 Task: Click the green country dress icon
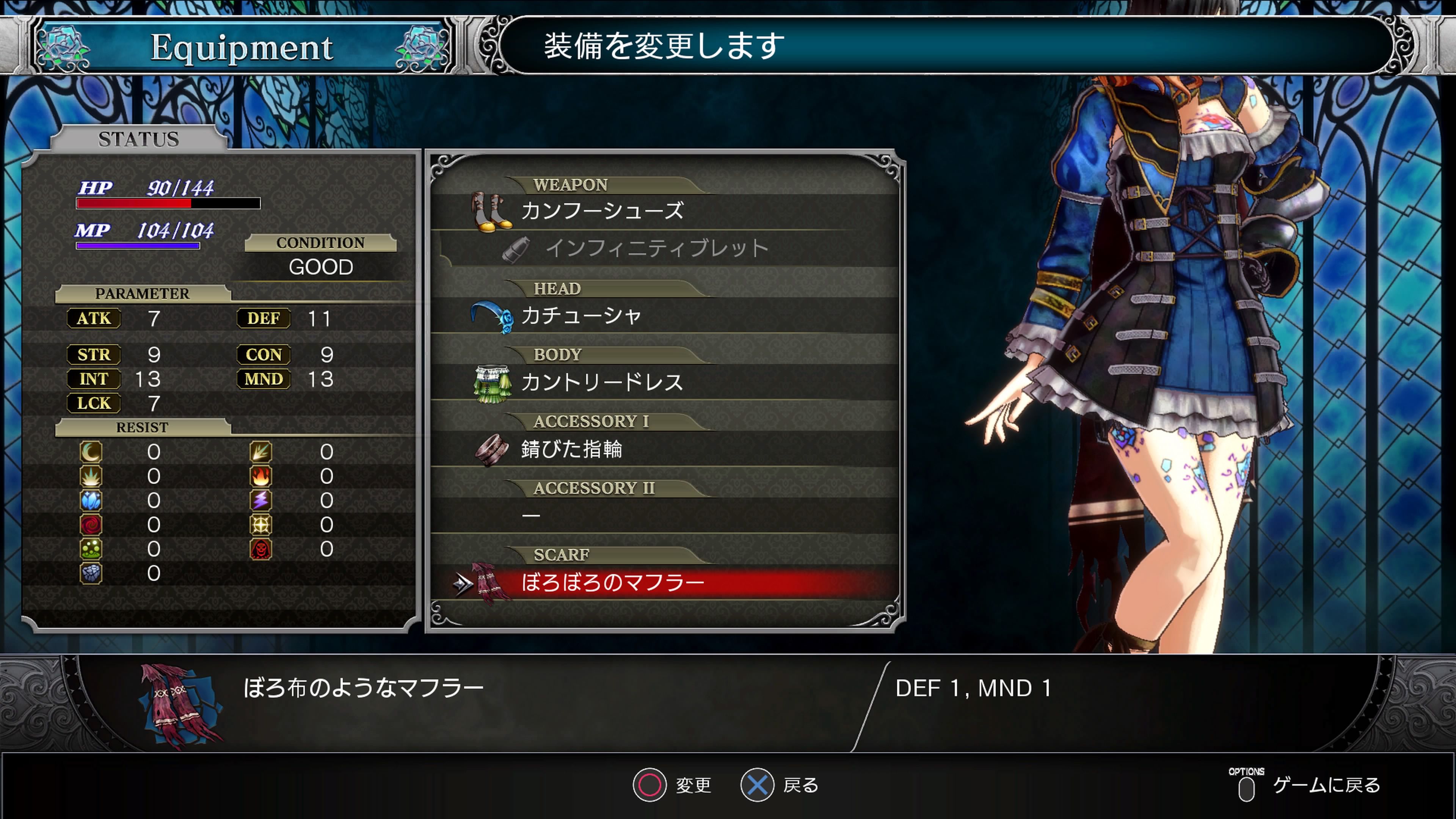(492, 383)
